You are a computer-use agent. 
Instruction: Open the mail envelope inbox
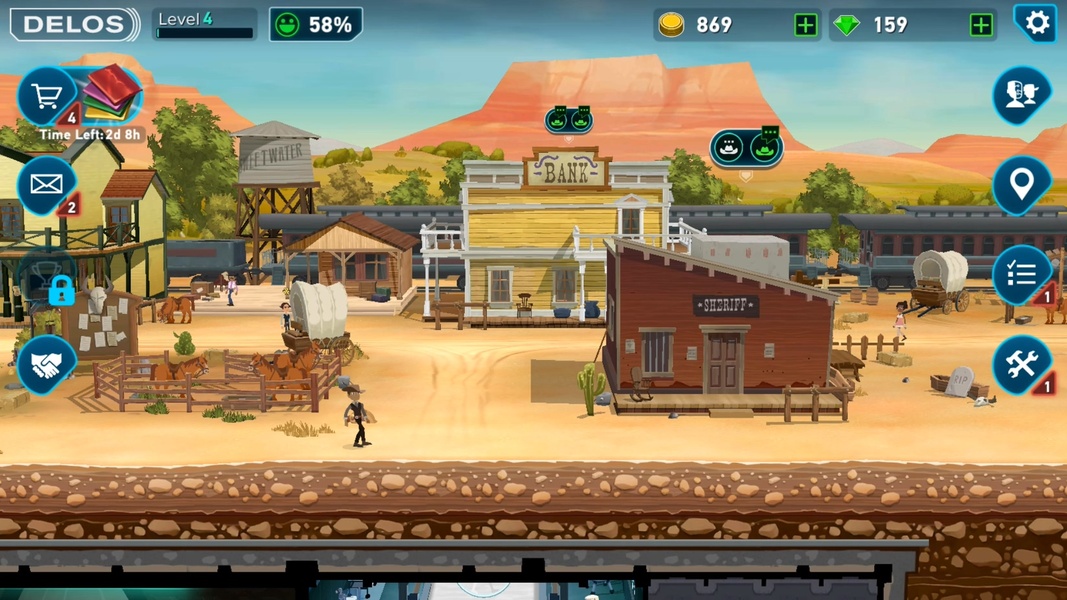(x=46, y=184)
